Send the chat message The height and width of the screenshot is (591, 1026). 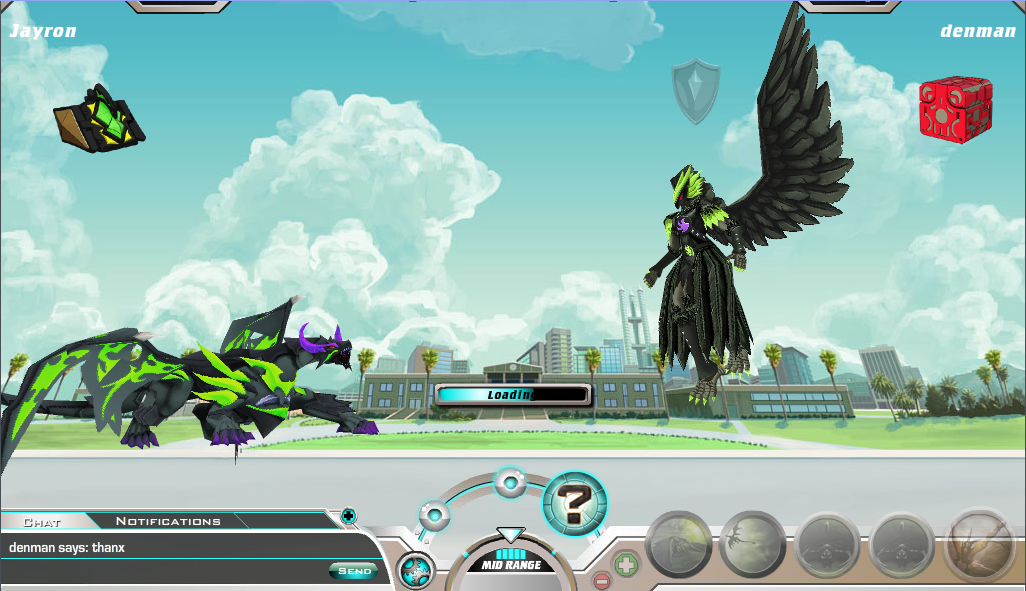(354, 571)
